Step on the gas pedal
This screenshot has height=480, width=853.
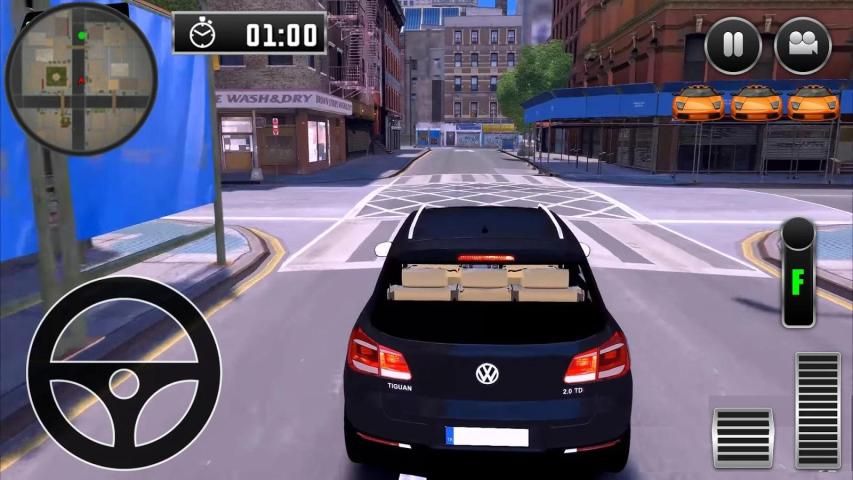(x=817, y=410)
